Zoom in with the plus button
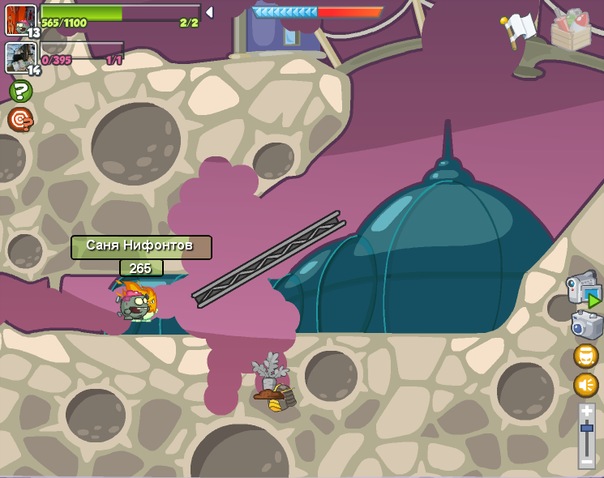The width and height of the screenshot is (604, 478). pos(587,410)
